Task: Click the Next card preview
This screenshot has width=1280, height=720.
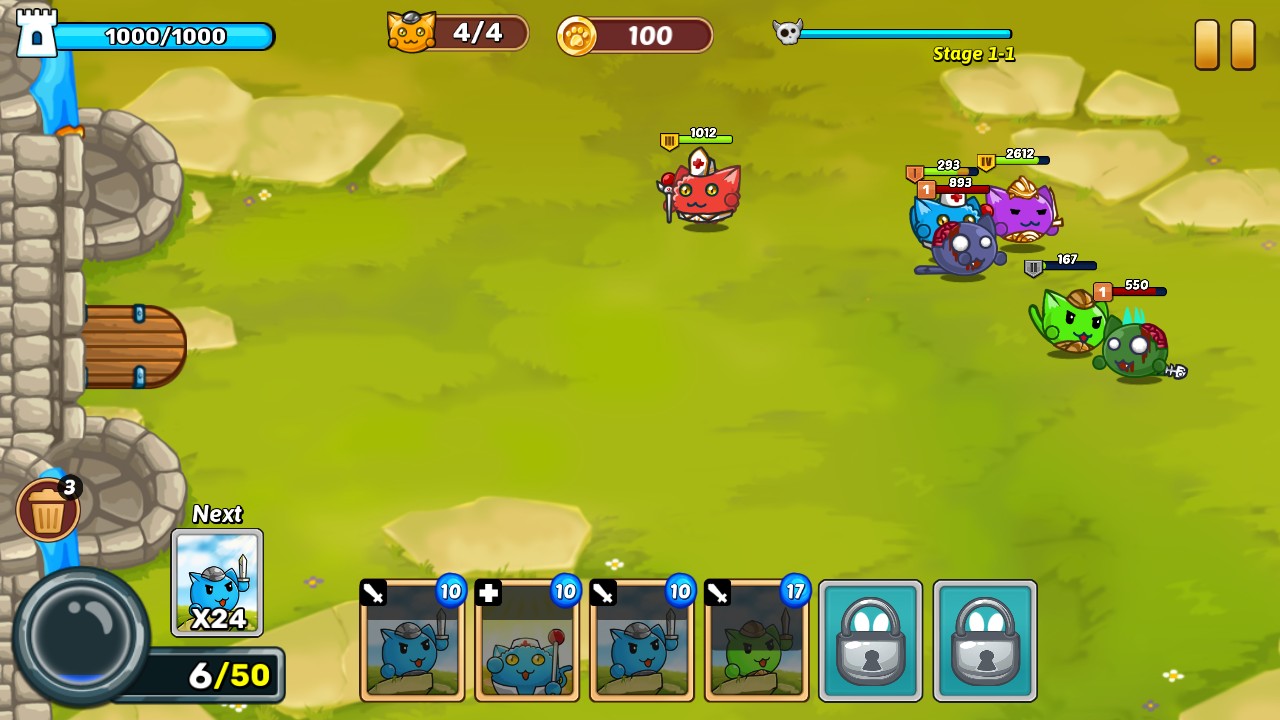Action: coord(217,583)
